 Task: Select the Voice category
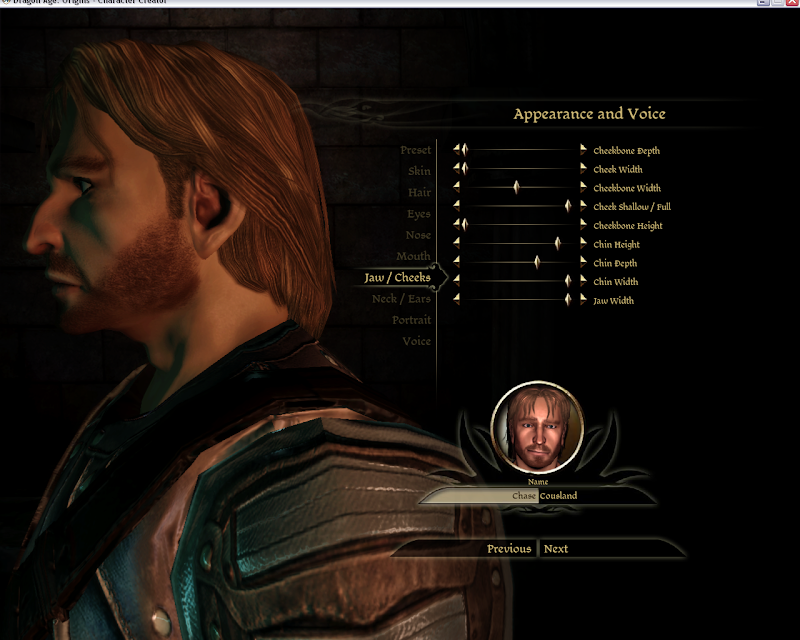(x=416, y=341)
